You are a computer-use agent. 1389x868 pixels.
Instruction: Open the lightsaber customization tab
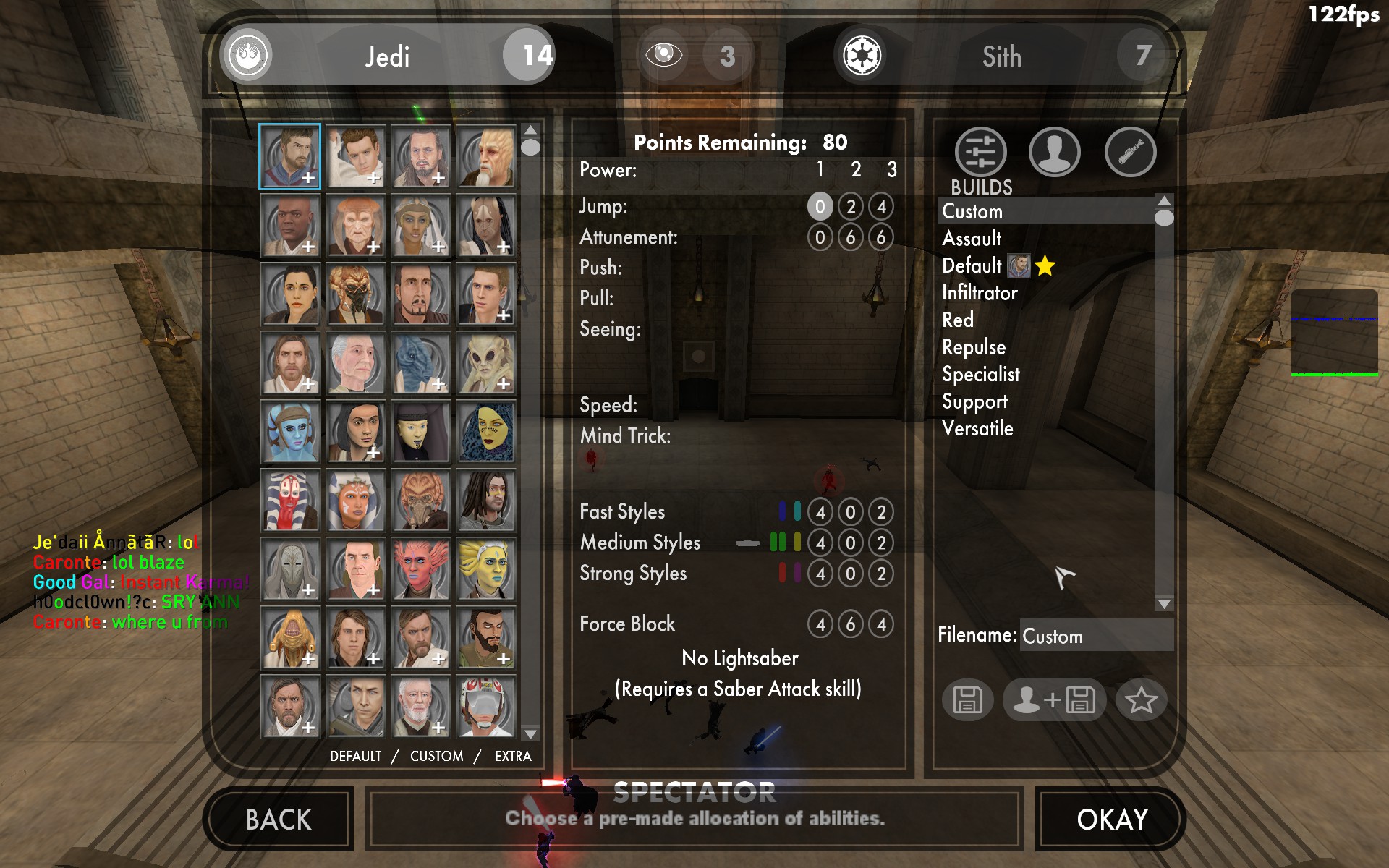[1130, 152]
